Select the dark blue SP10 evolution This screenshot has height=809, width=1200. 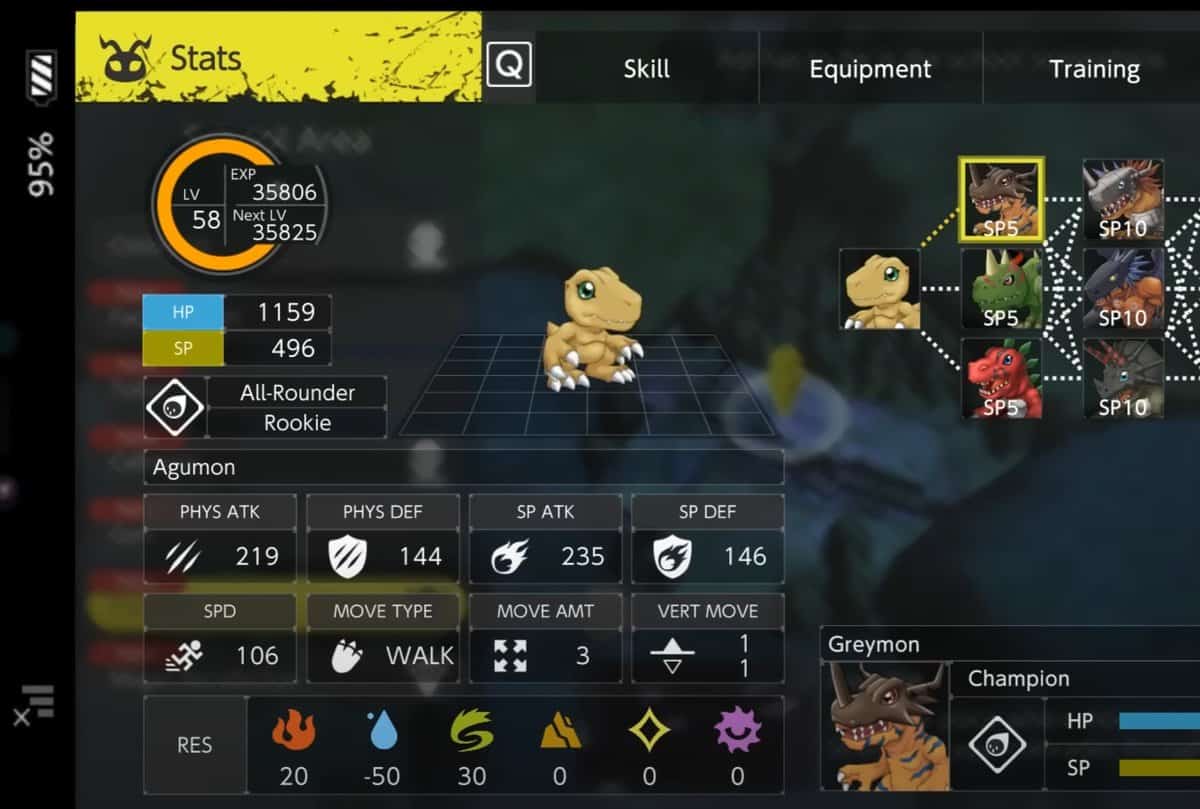pyautogui.click(x=1123, y=289)
